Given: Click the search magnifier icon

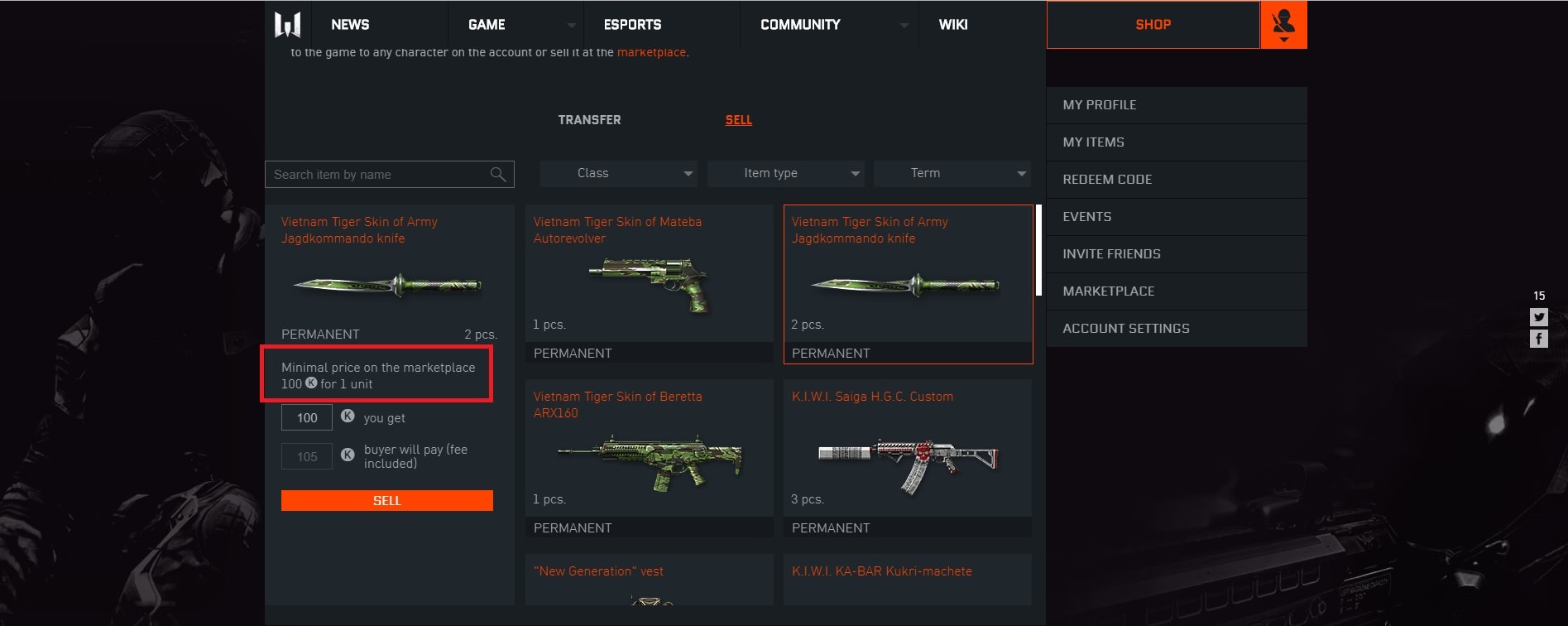Looking at the screenshot, I should pyautogui.click(x=498, y=174).
